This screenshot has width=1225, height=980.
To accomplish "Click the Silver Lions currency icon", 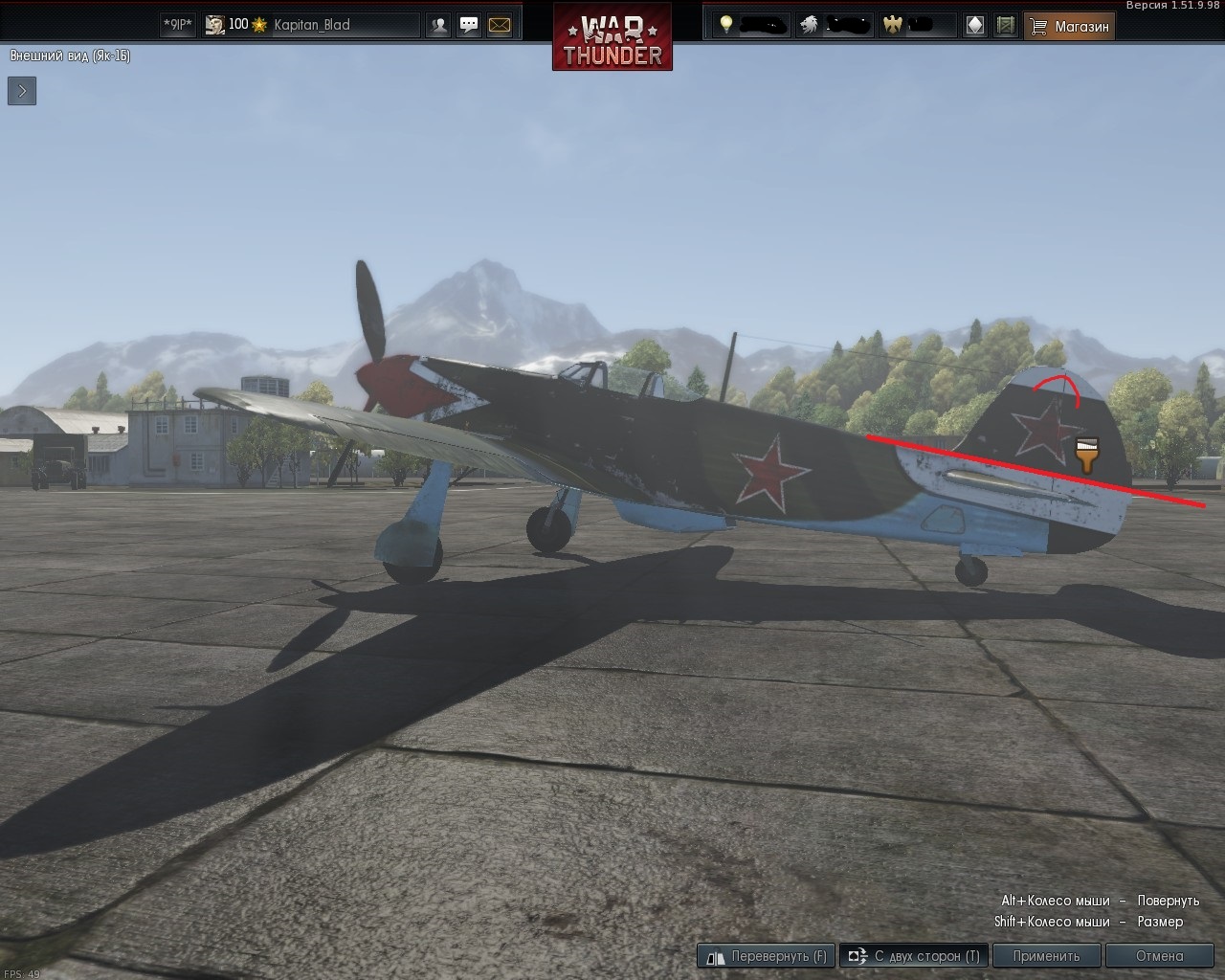I will pos(810,25).
